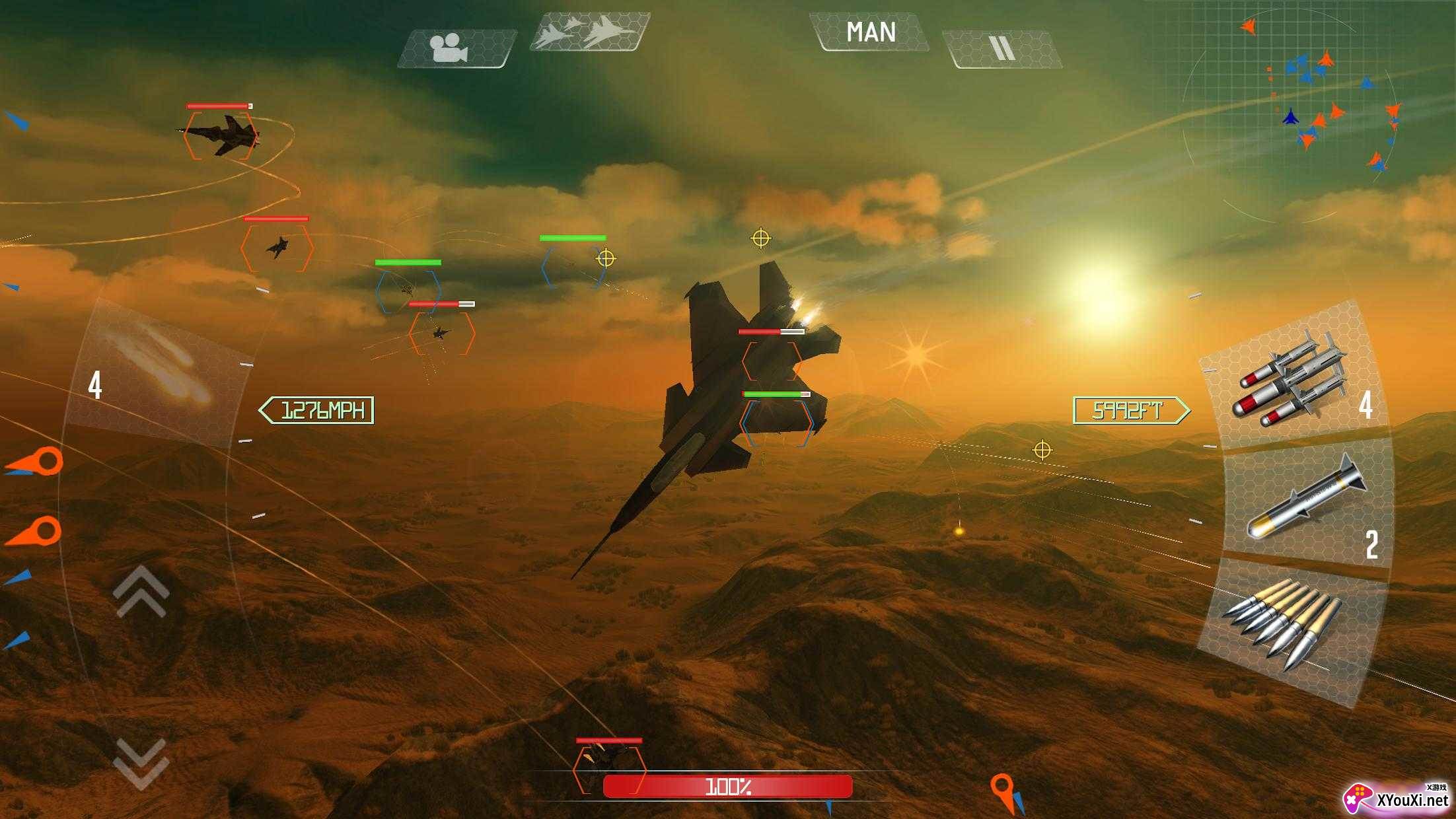
Task: Launch the single heavy missile
Action: [x=1305, y=503]
